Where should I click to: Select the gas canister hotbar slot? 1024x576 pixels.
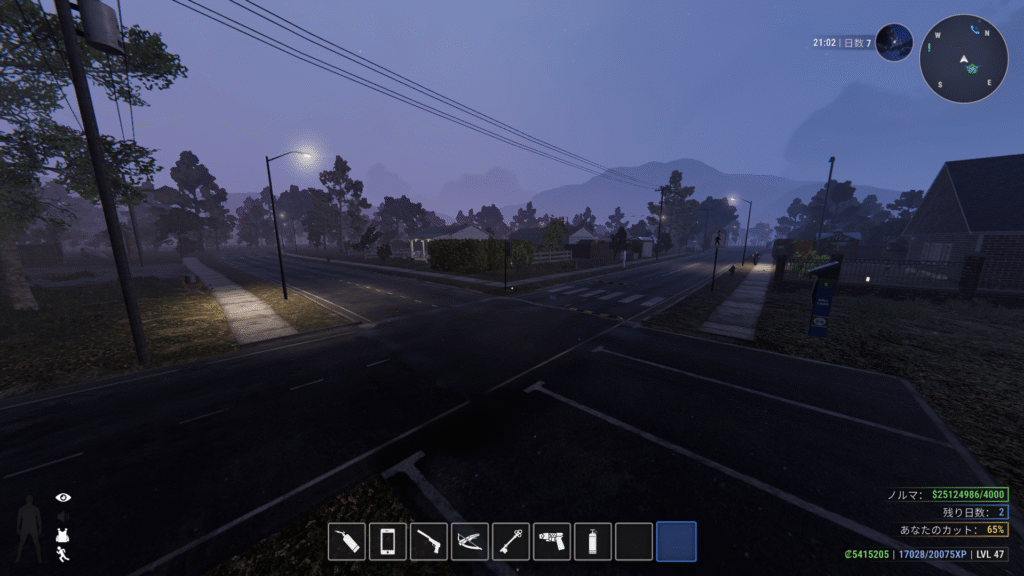coord(593,541)
